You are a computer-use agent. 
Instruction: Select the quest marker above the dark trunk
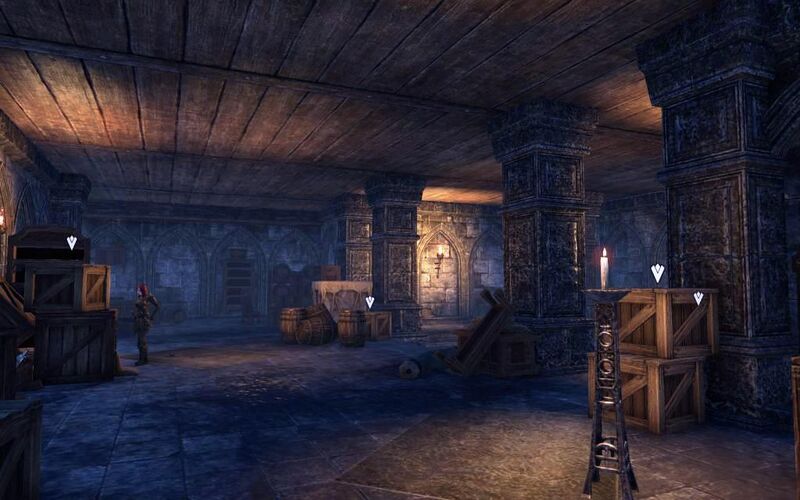point(71,242)
